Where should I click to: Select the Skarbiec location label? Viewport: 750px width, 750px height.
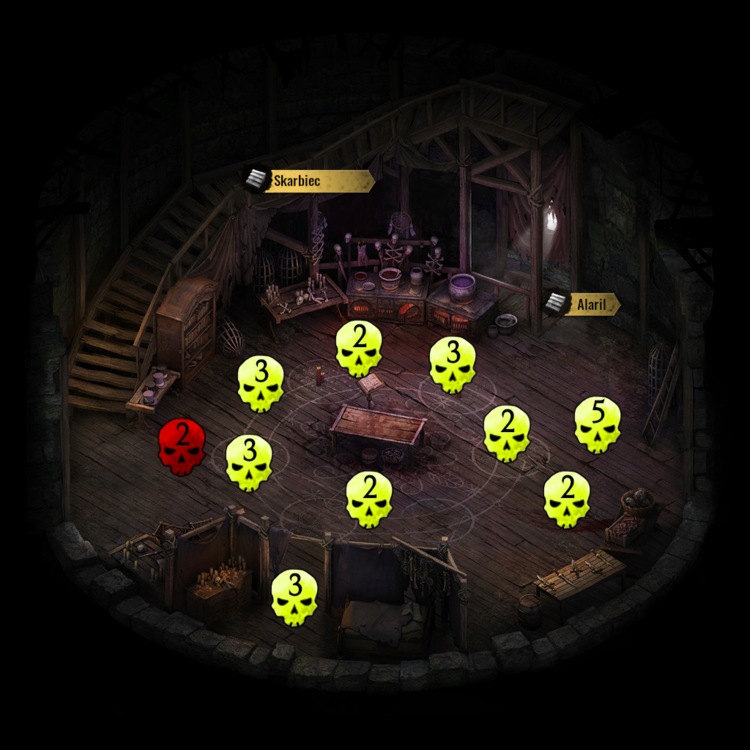click(x=308, y=181)
